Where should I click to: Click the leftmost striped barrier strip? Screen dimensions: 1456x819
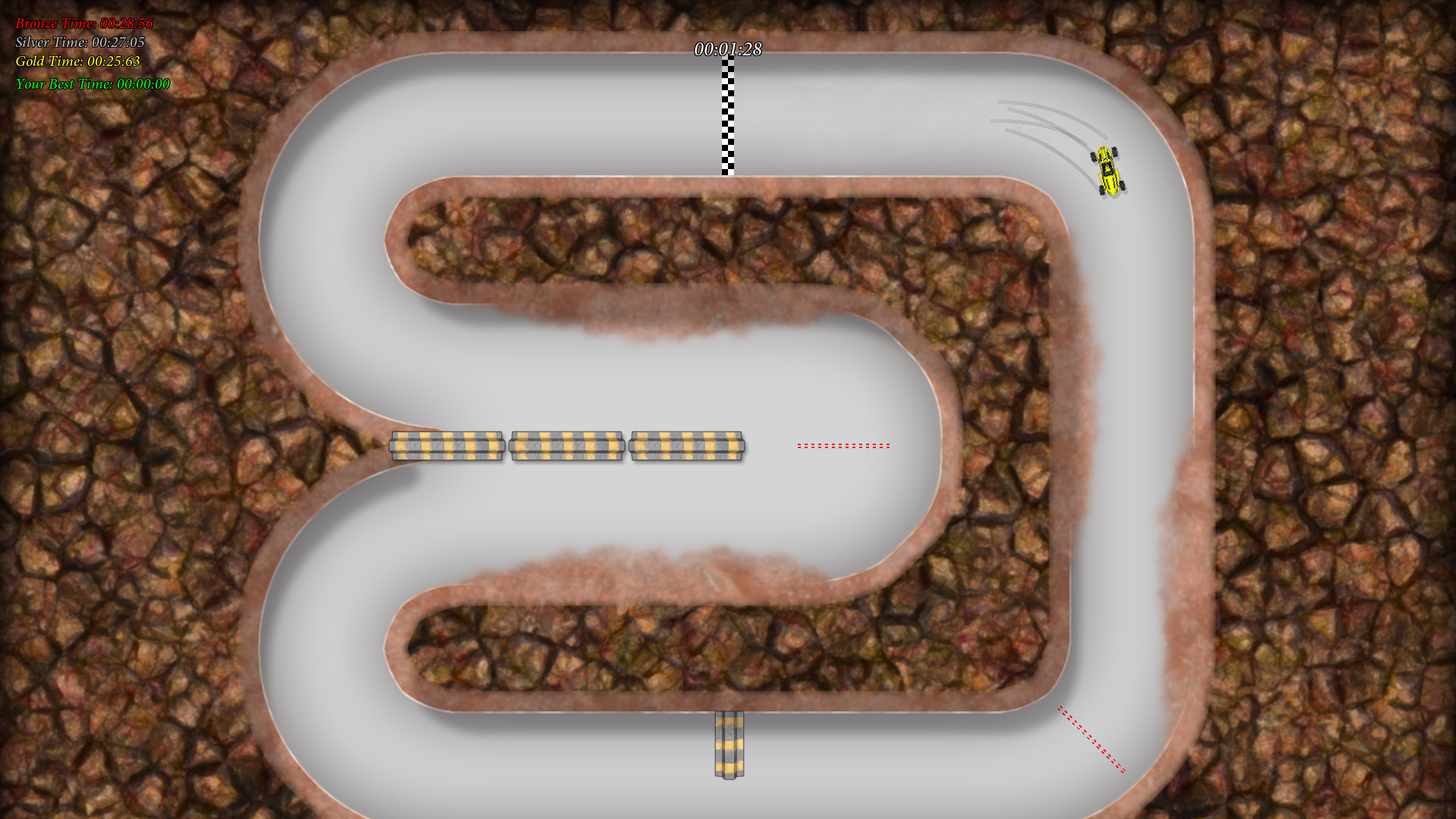(446, 446)
